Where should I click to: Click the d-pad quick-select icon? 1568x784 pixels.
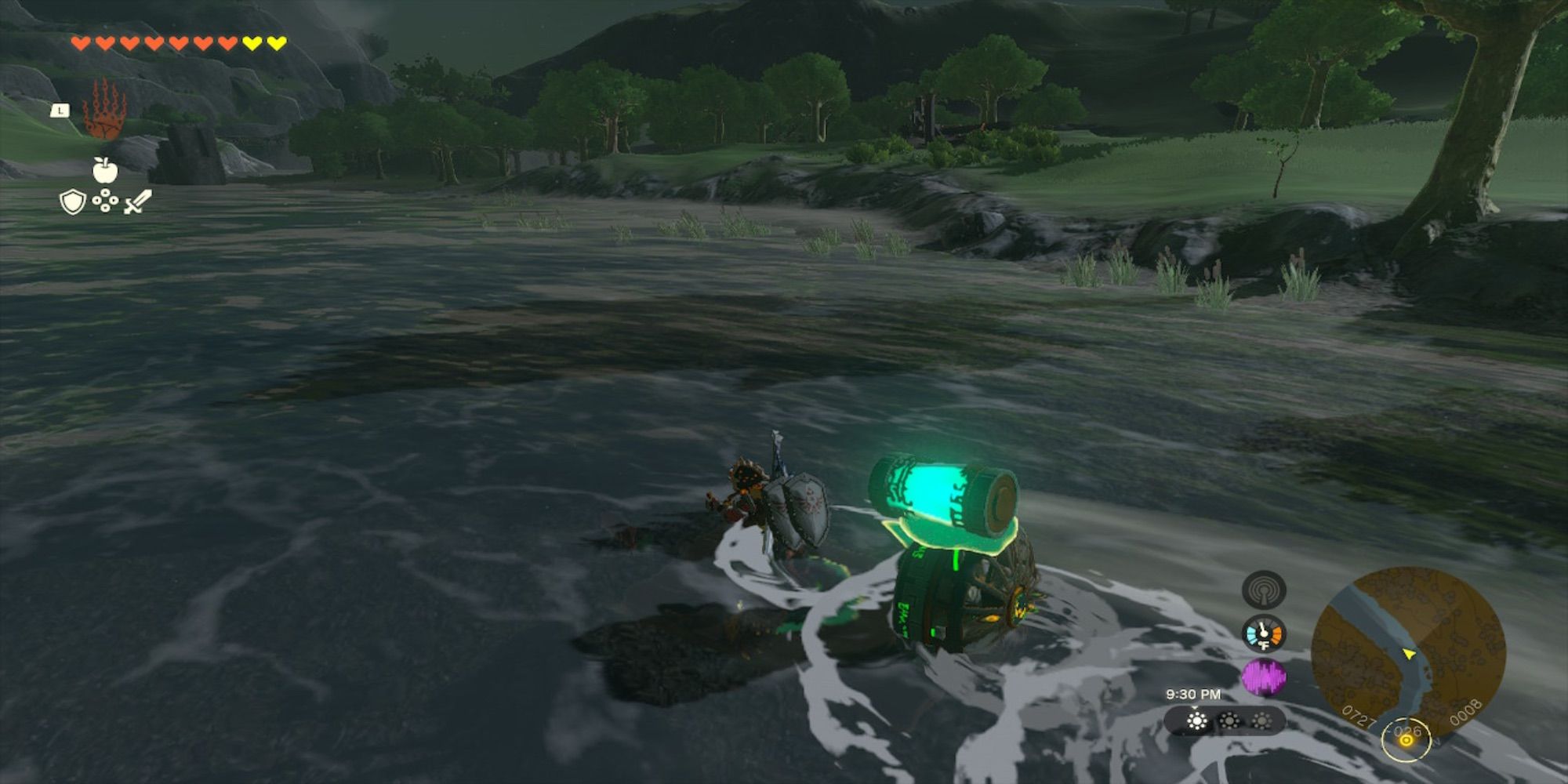pos(105,201)
